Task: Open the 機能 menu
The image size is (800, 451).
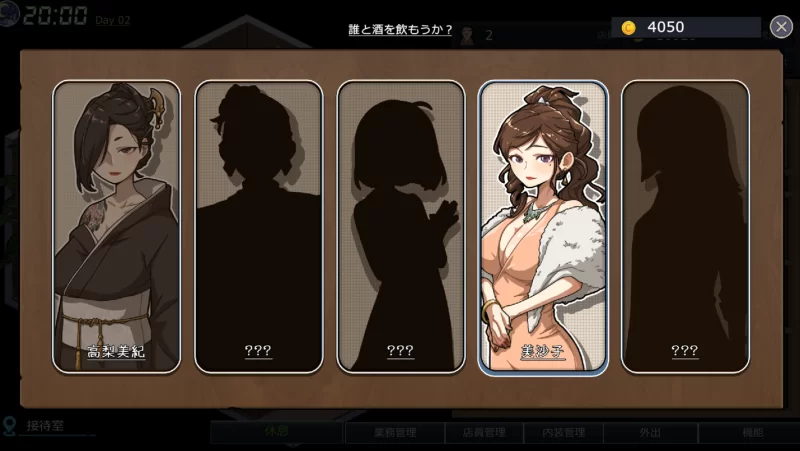Action: pos(752,433)
